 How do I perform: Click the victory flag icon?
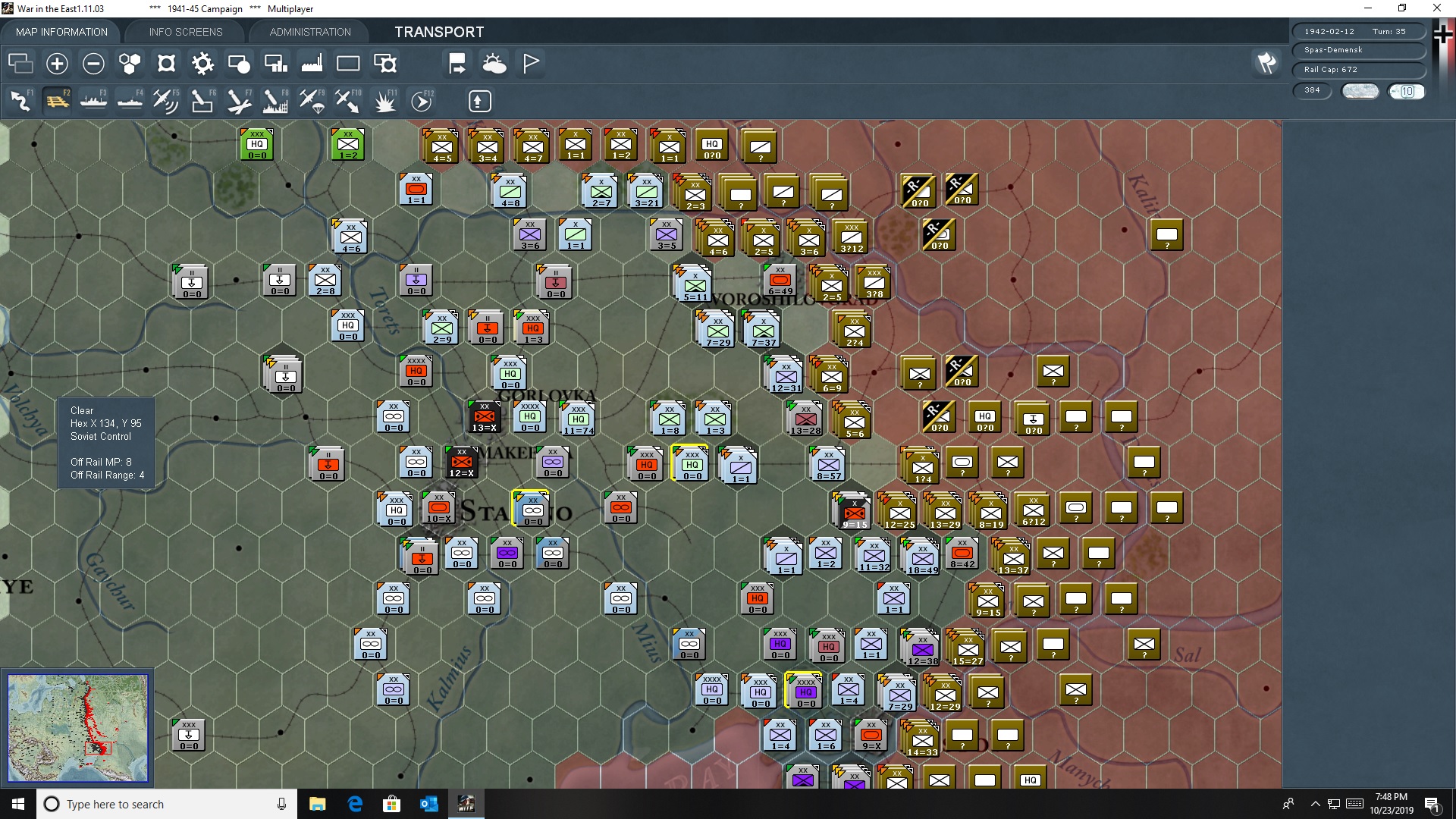(x=530, y=64)
